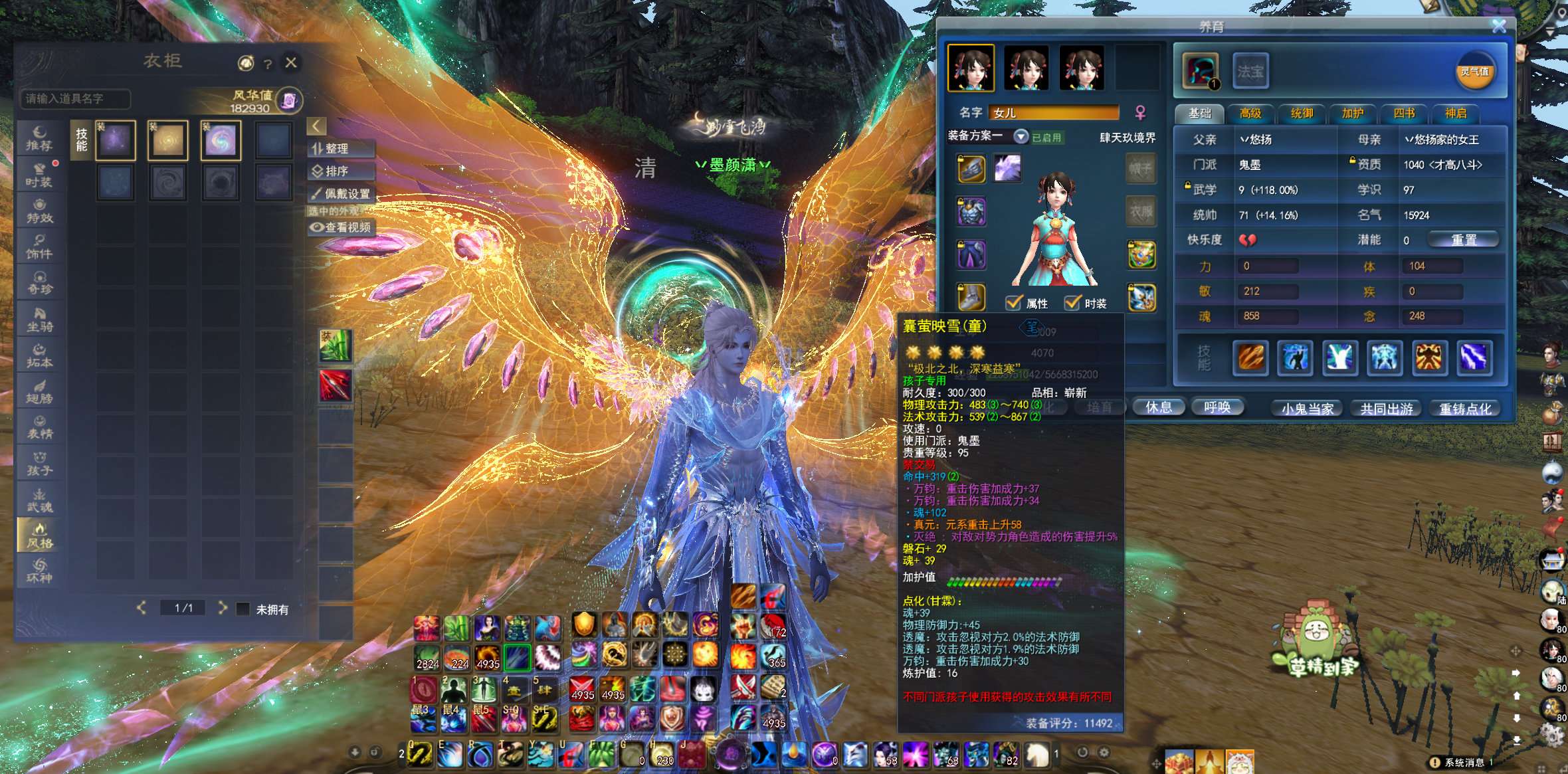Select the 法宝 treasure slot

(x=1250, y=71)
